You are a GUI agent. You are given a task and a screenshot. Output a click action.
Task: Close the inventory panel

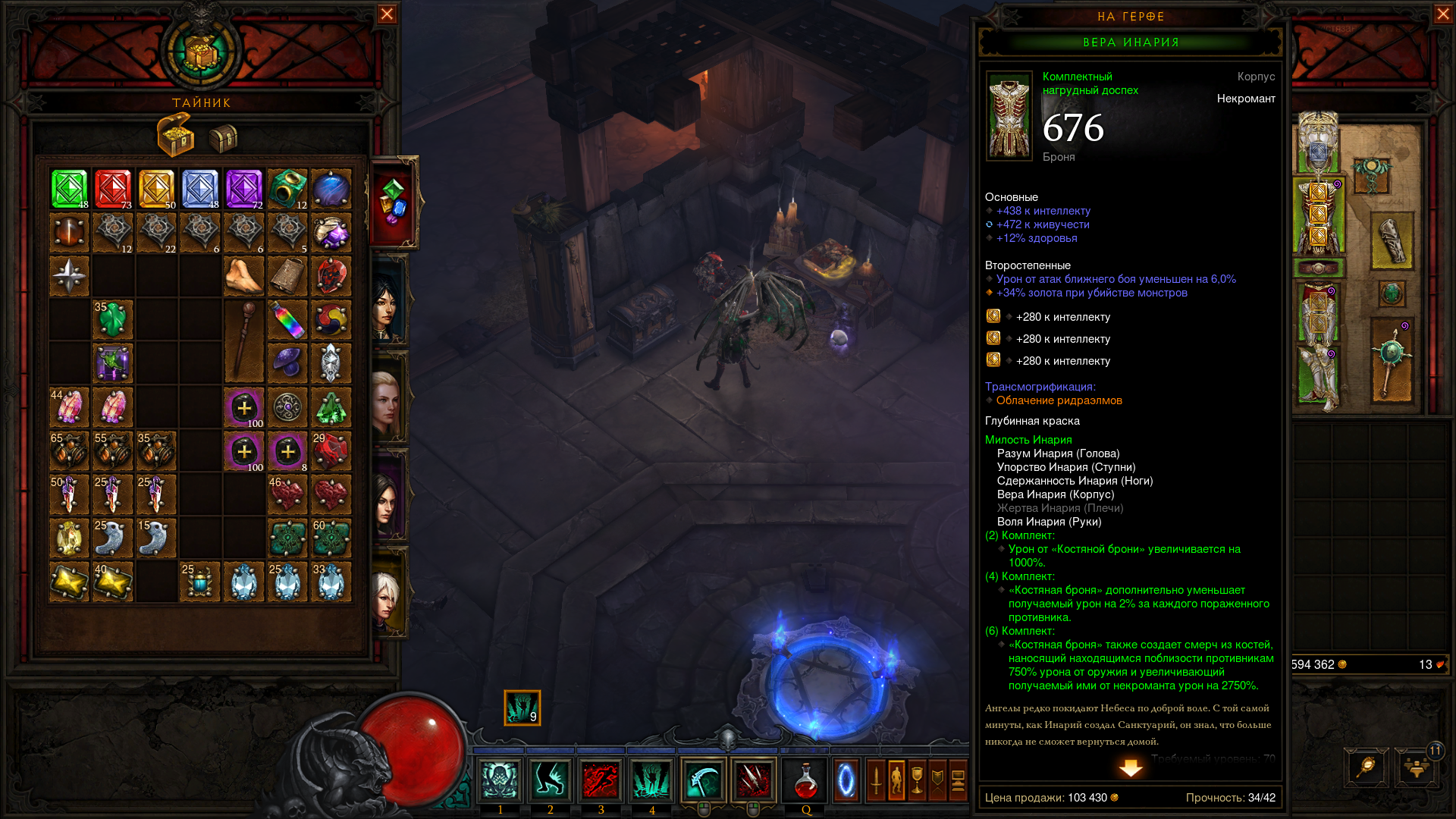[1442, 14]
